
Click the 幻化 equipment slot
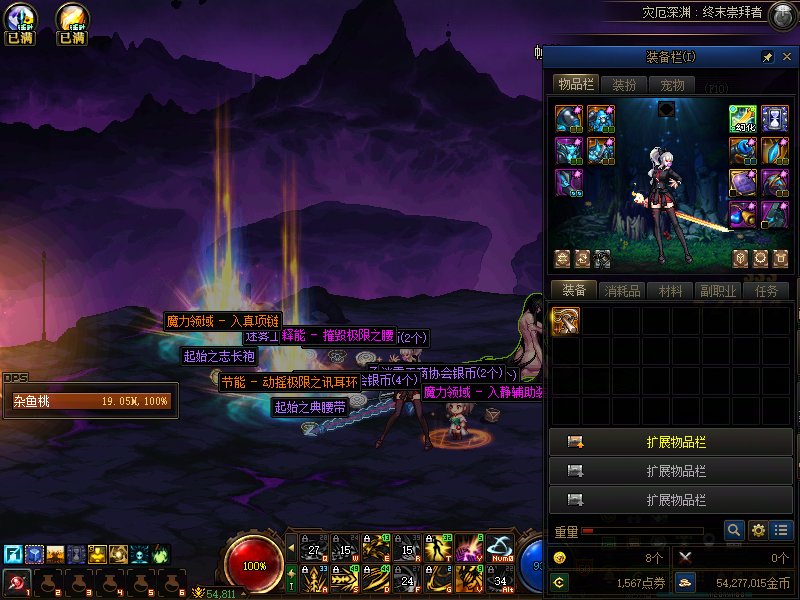point(742,119)
